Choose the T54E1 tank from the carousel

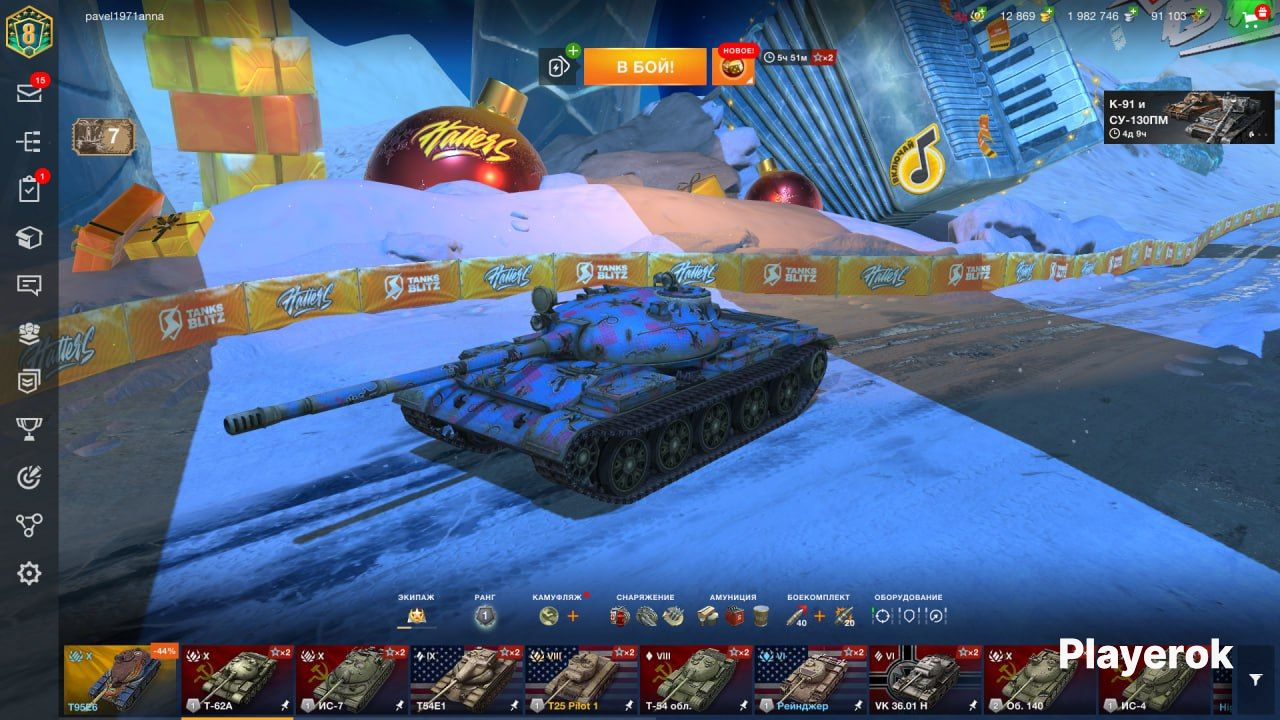467,680
